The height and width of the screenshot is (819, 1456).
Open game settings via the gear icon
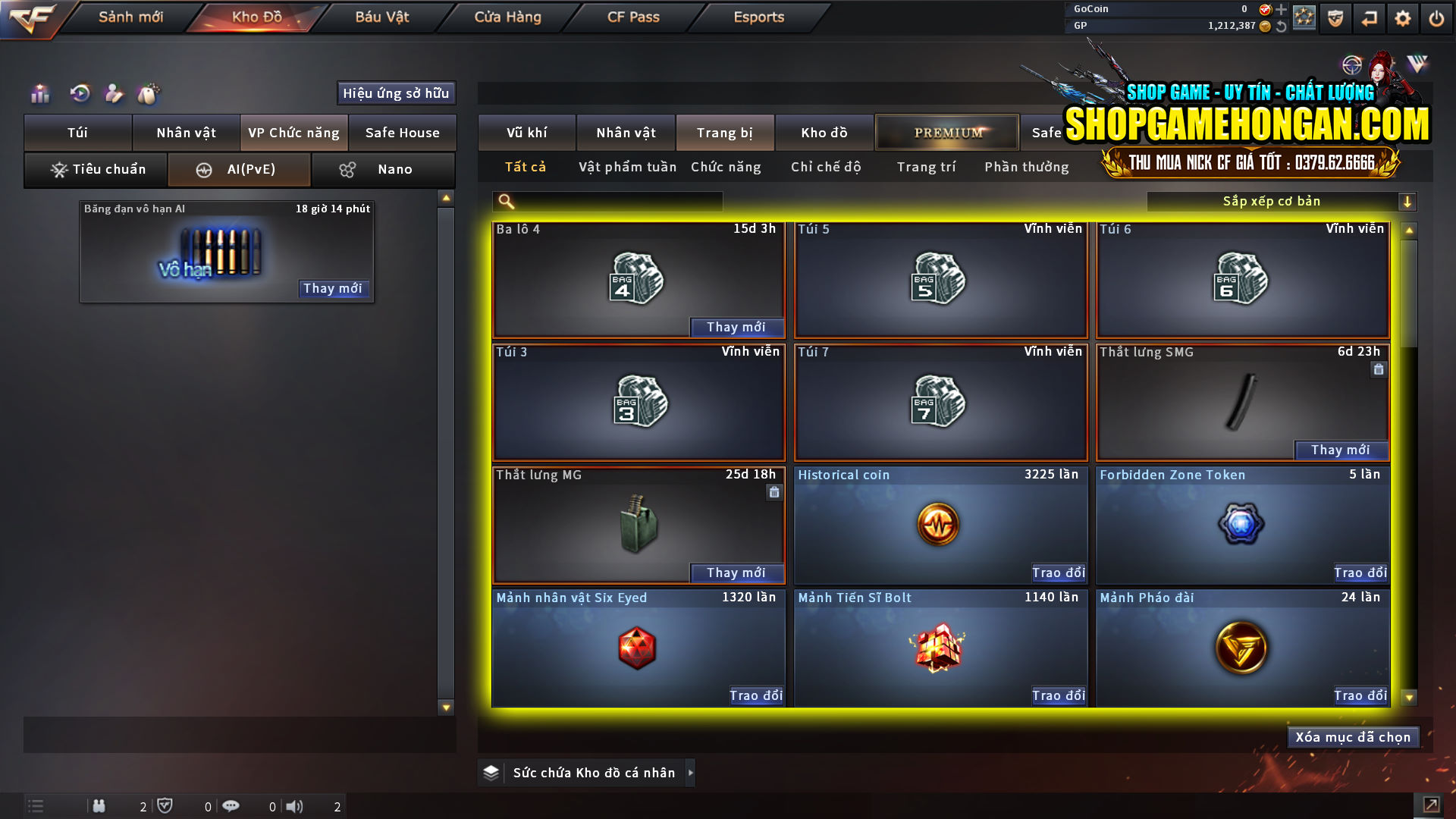click(1404, 18)
